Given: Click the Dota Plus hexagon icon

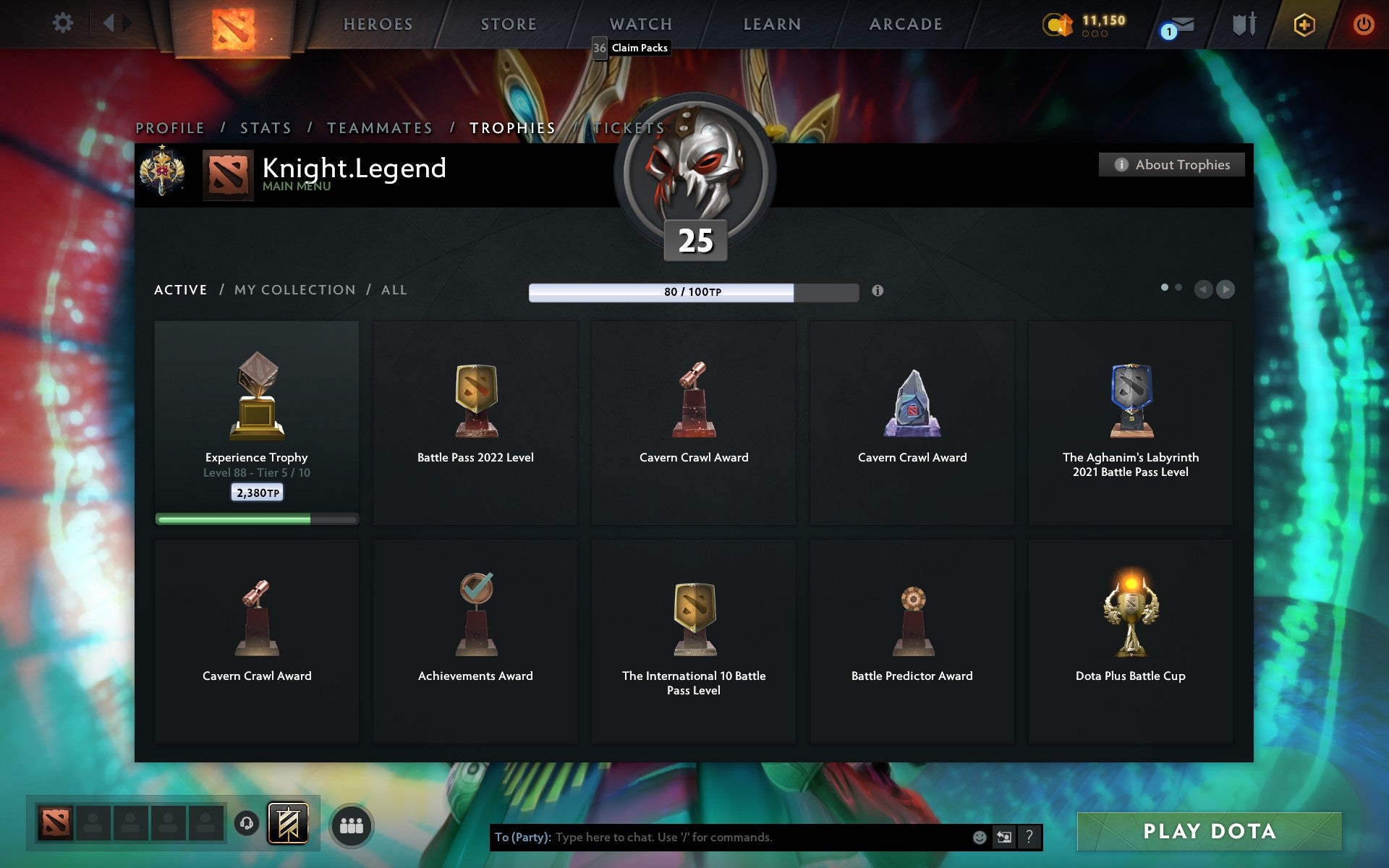Looking at the screenshot, I should [1303, 24].
